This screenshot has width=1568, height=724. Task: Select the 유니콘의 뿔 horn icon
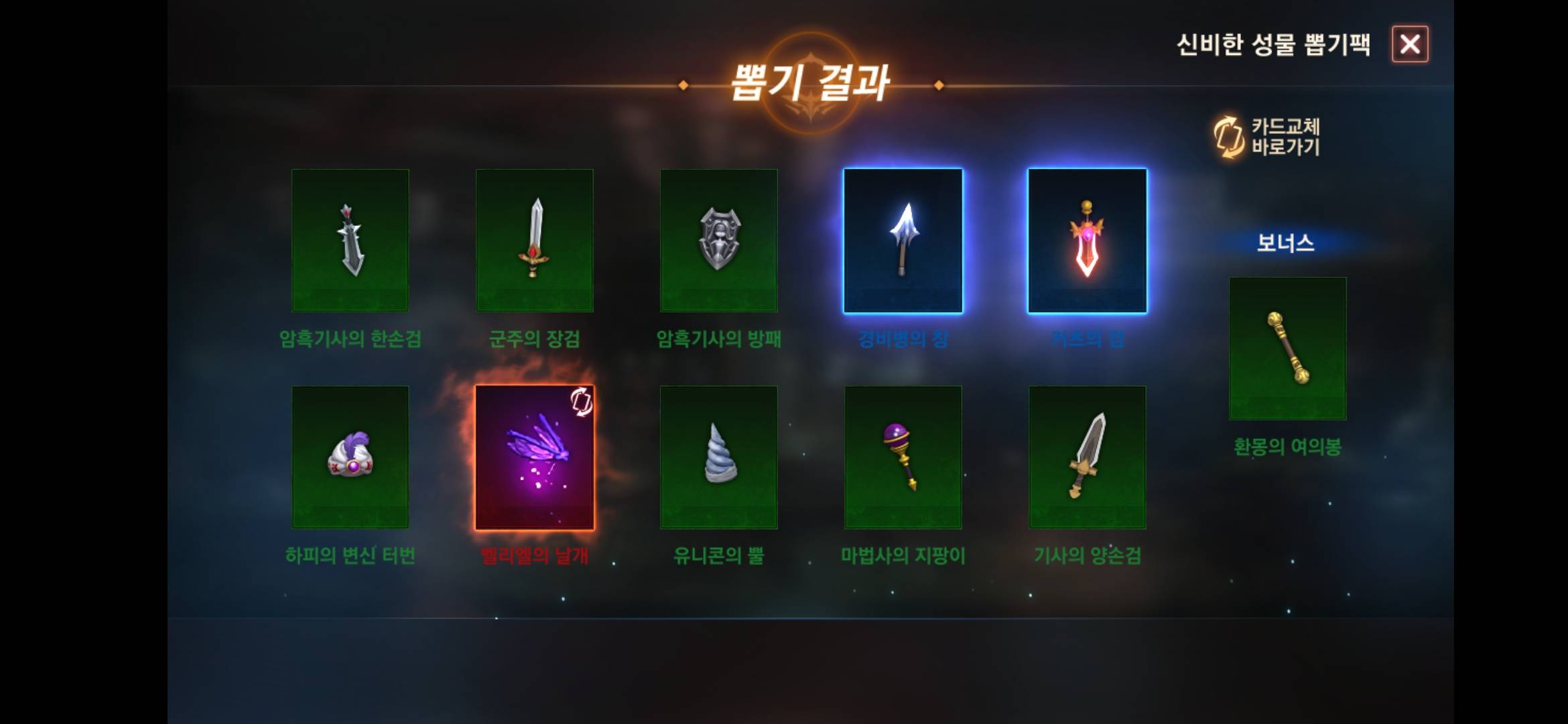click(x=719, y=456)
